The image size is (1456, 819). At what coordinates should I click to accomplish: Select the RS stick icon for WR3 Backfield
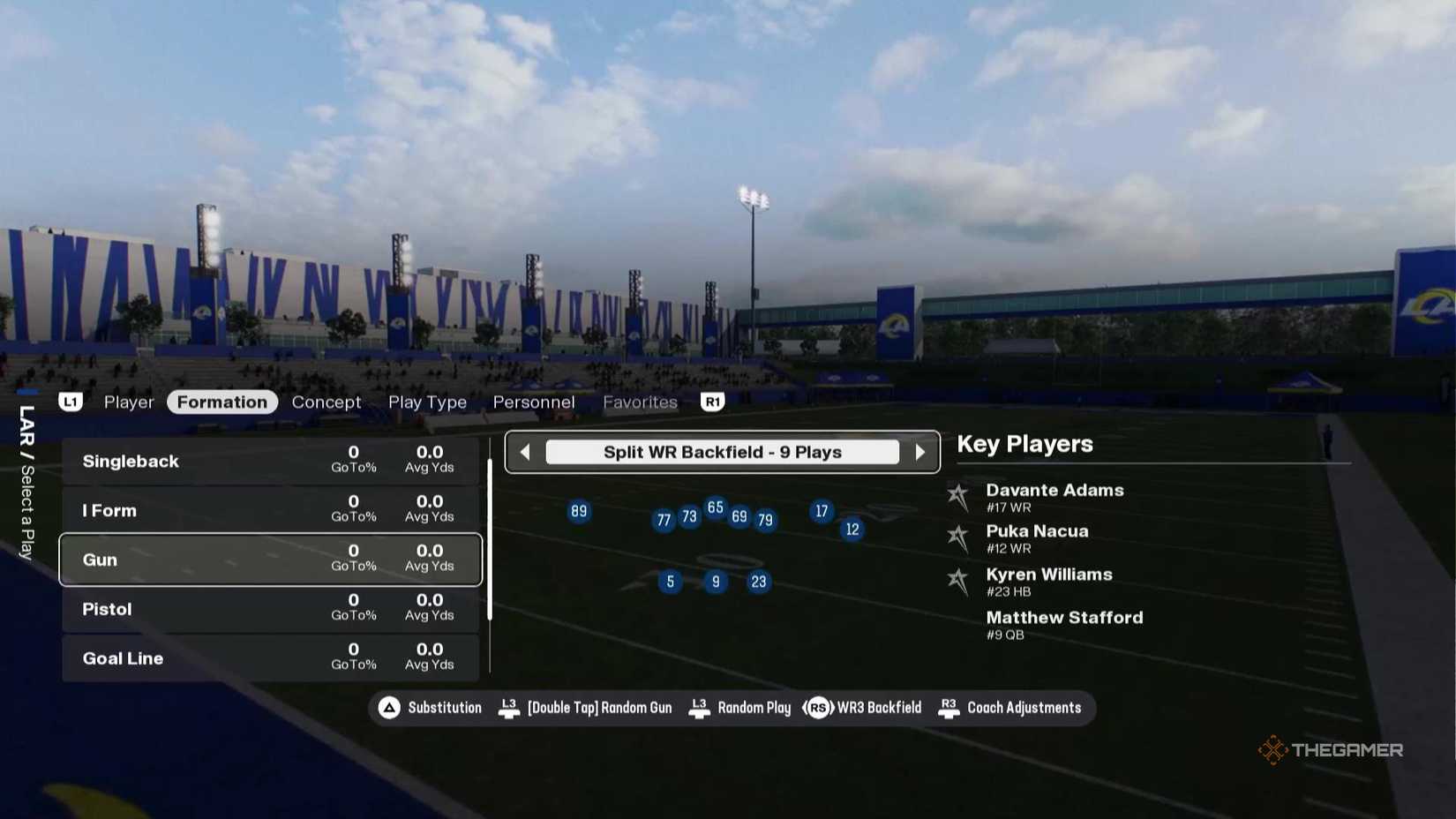click(818, 707)
